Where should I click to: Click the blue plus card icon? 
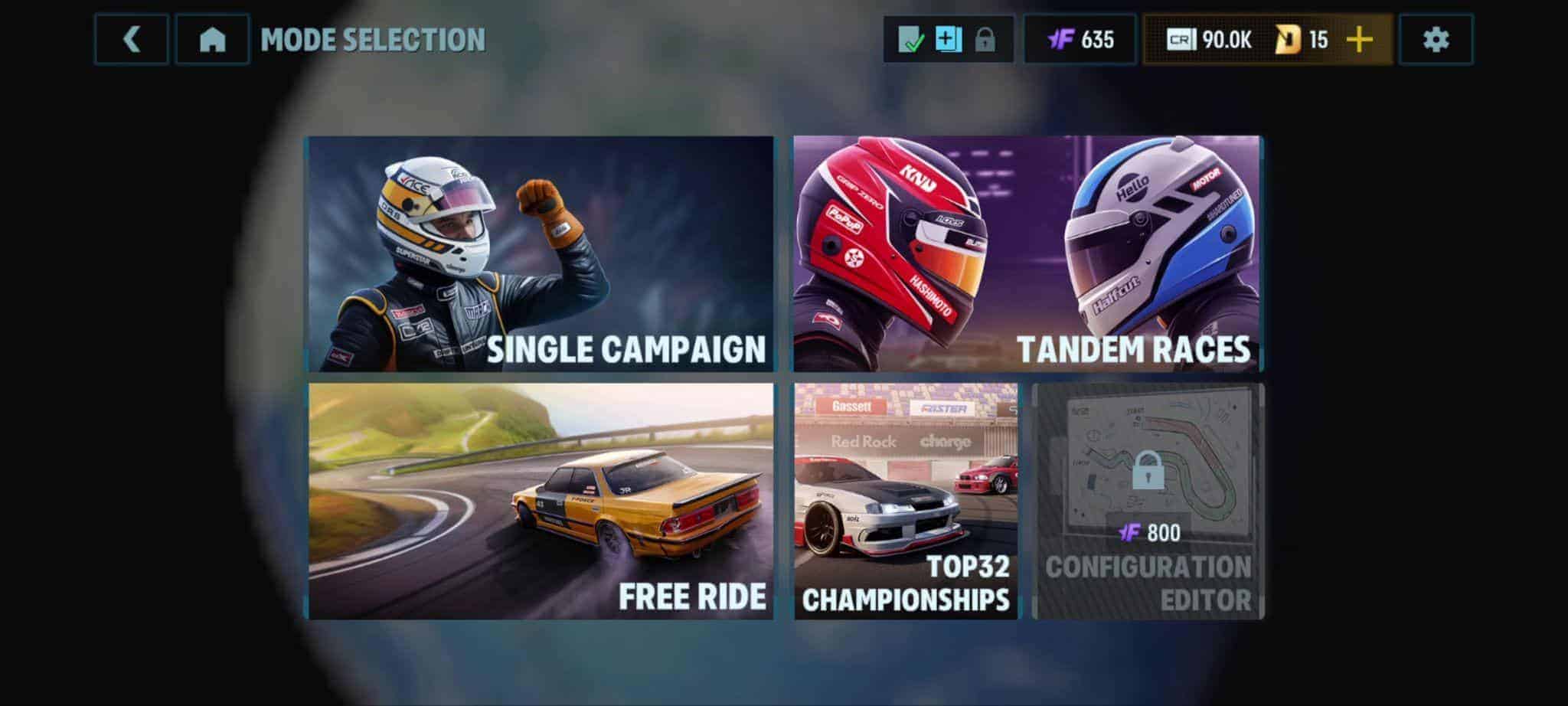coord(948,40)
